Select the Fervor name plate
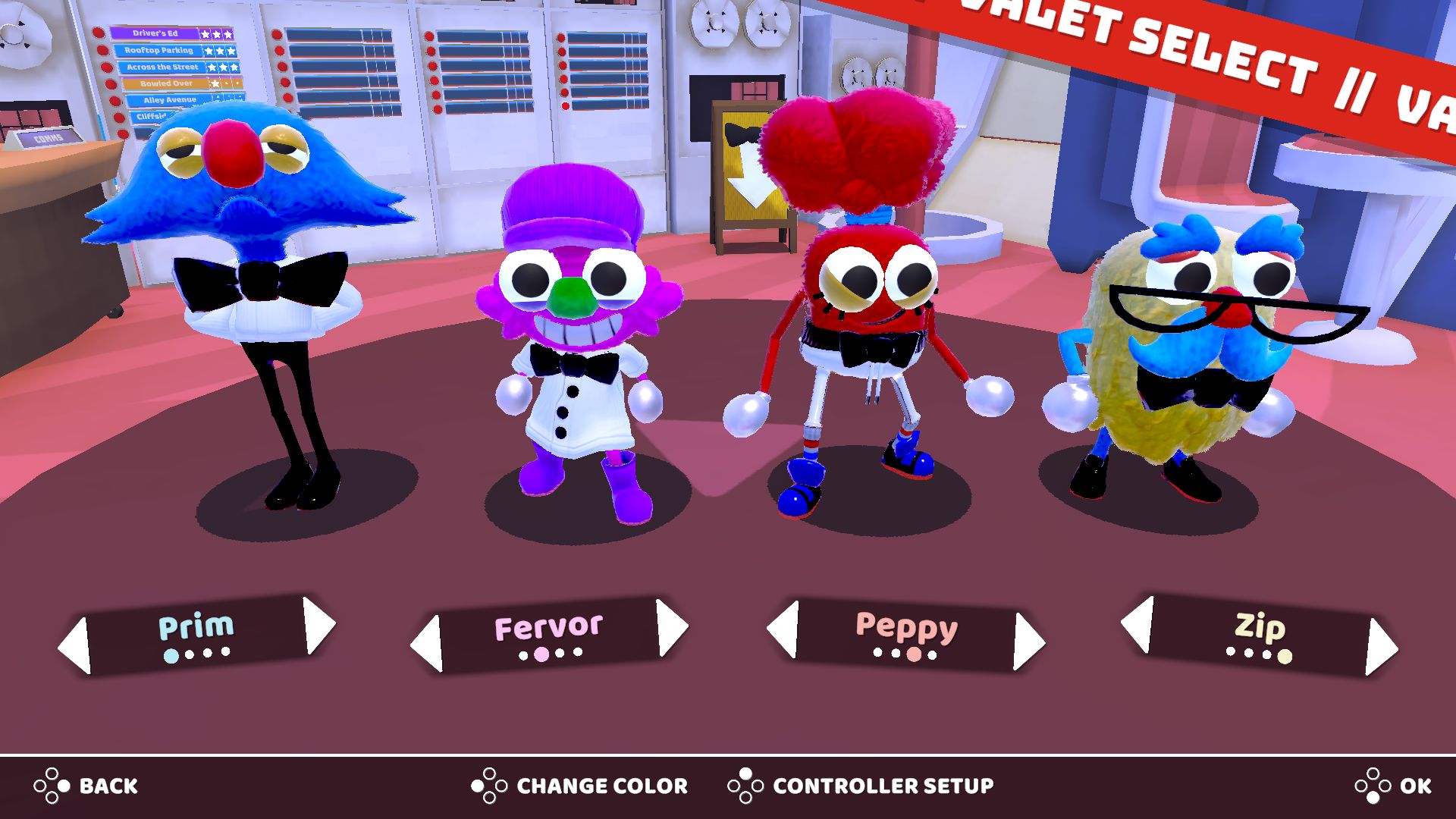Image resolution: width=1456 pixels, height=819 pixels. 548,634
